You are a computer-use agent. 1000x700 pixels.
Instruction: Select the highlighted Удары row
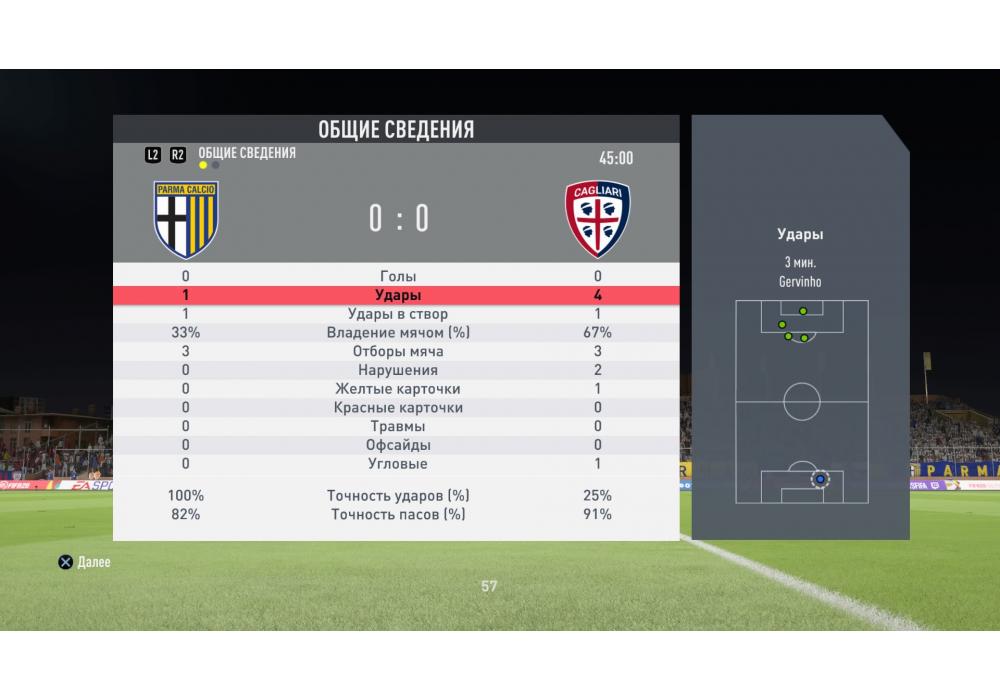[x=398, y=295]
